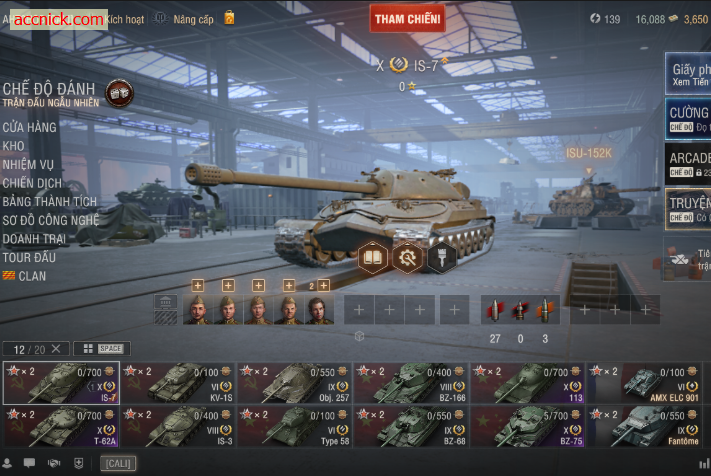Open SƠ ĐỒ CÔNG NGHỆ tech tree
This screenshot has width=711, height=476.
click(50, 220)
